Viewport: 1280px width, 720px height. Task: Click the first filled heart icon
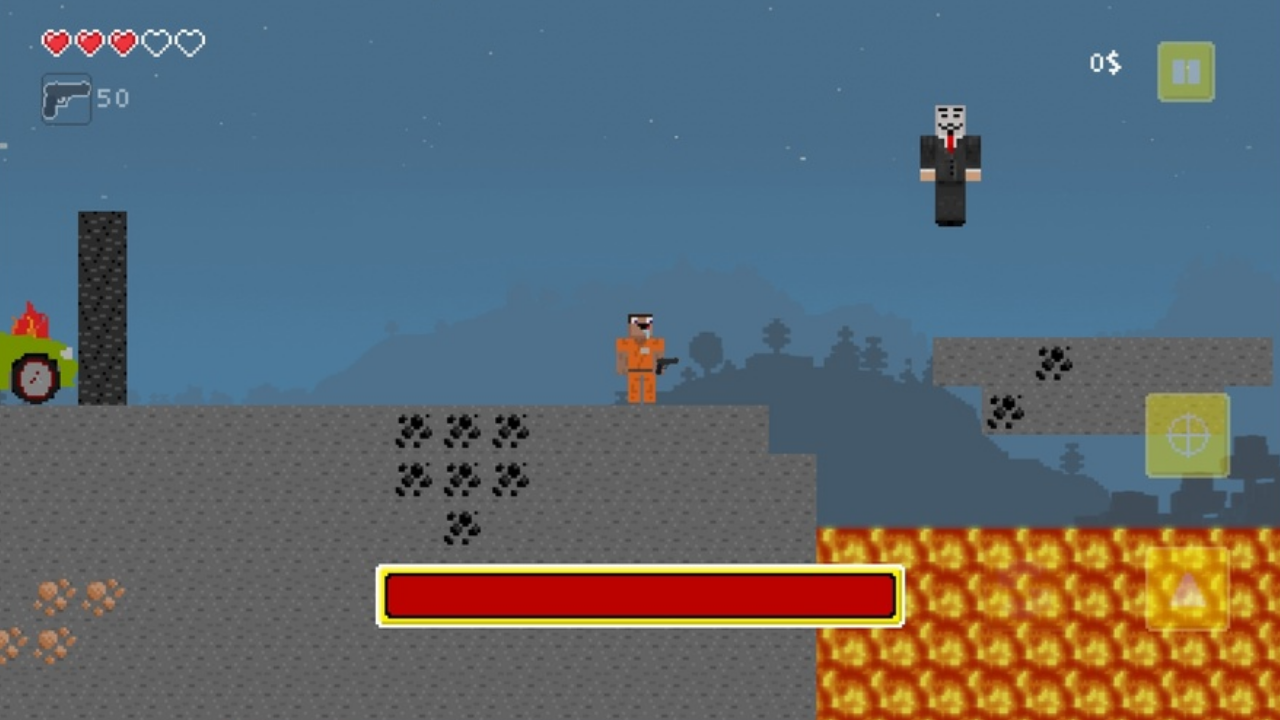(x=56, y=43)
